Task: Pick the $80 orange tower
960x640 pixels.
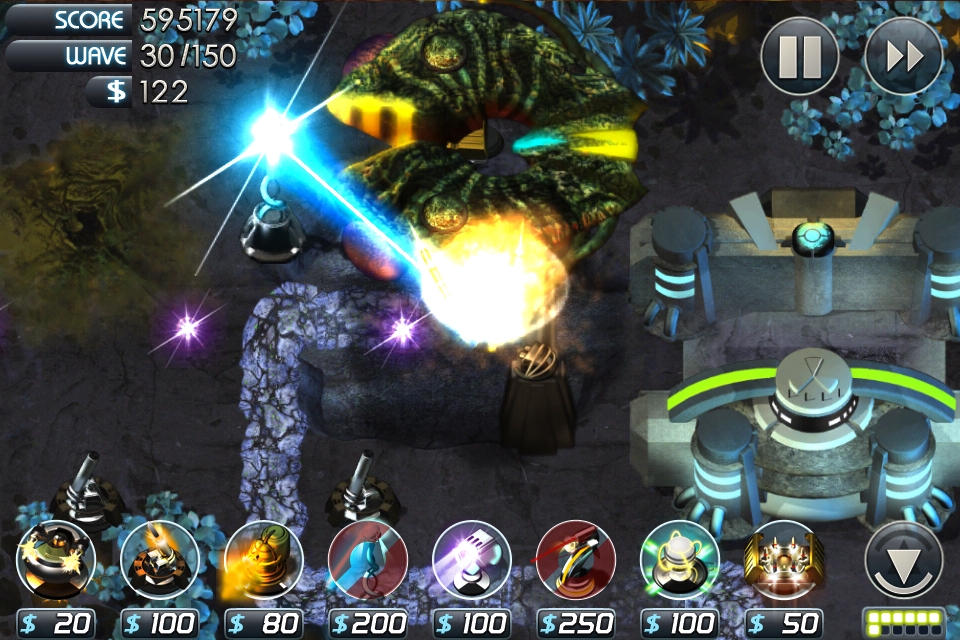Action: point(264,560)
